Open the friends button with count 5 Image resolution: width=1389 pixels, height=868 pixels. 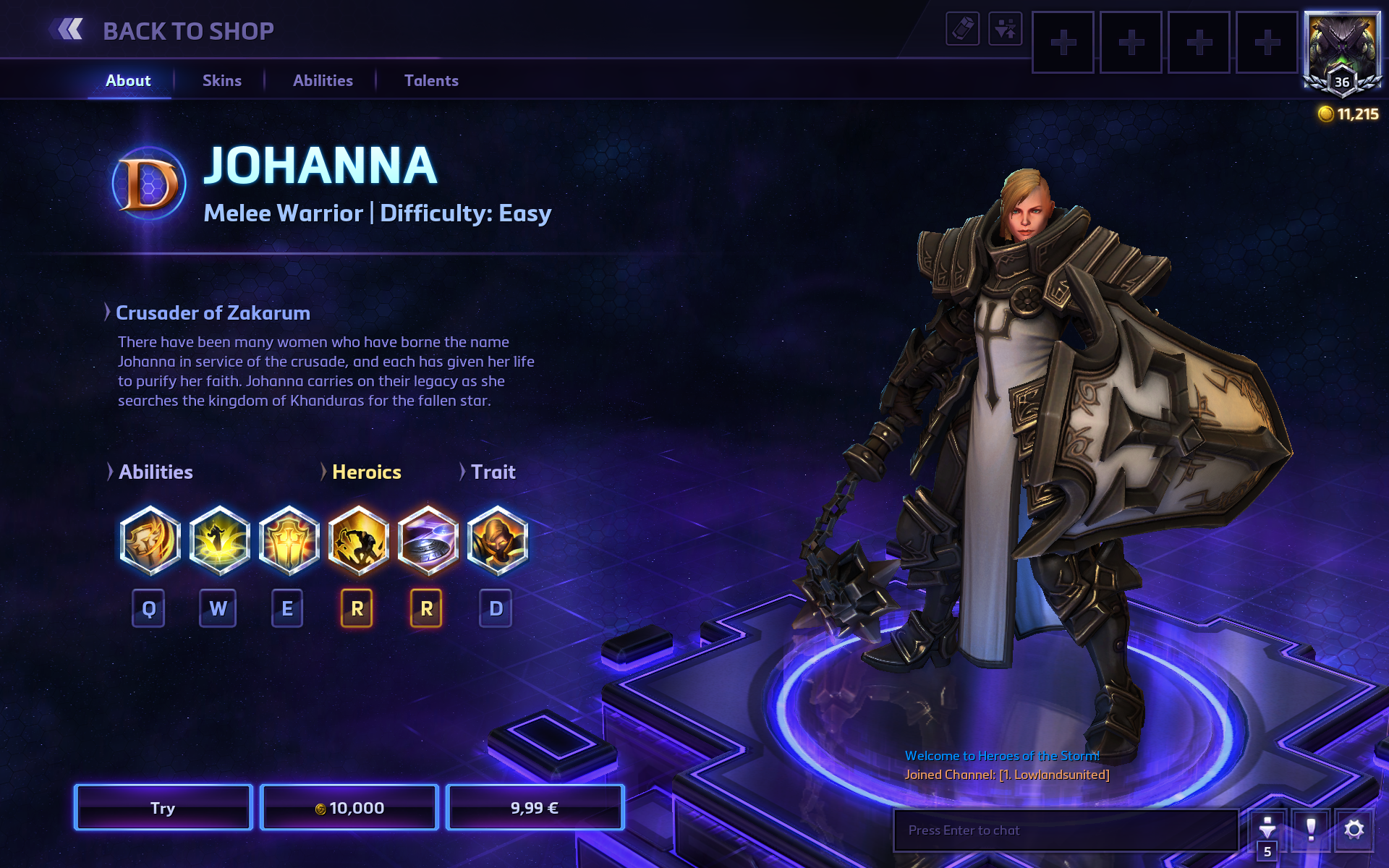1267,833
